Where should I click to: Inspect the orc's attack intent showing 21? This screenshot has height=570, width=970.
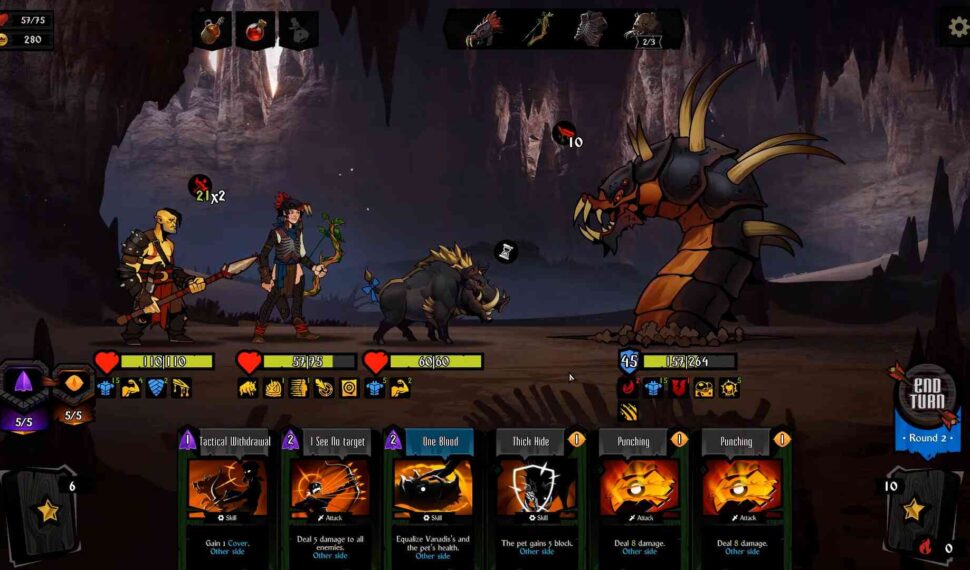[x=200, y=186]
